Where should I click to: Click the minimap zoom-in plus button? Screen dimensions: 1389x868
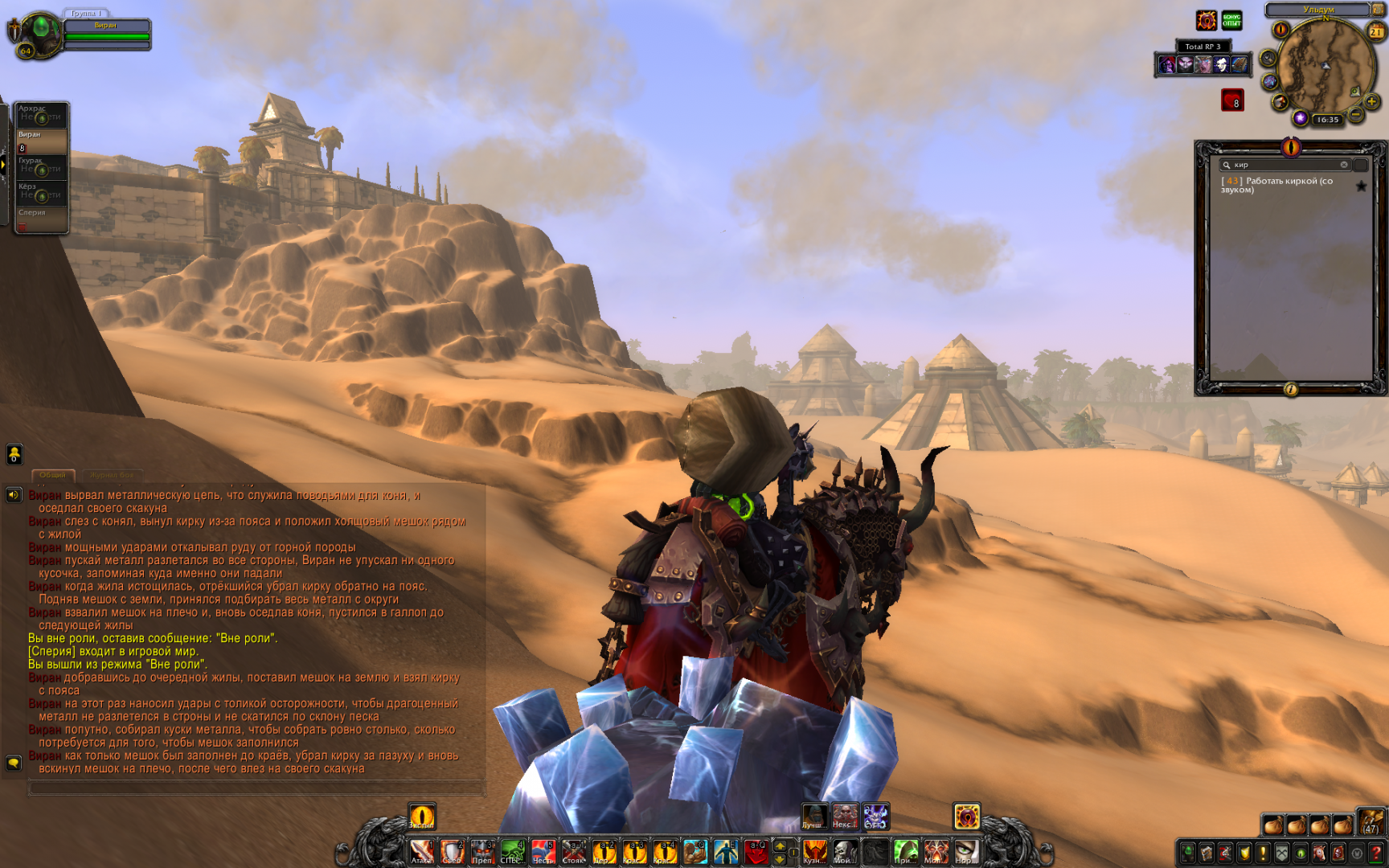(x=1371, y=102)
